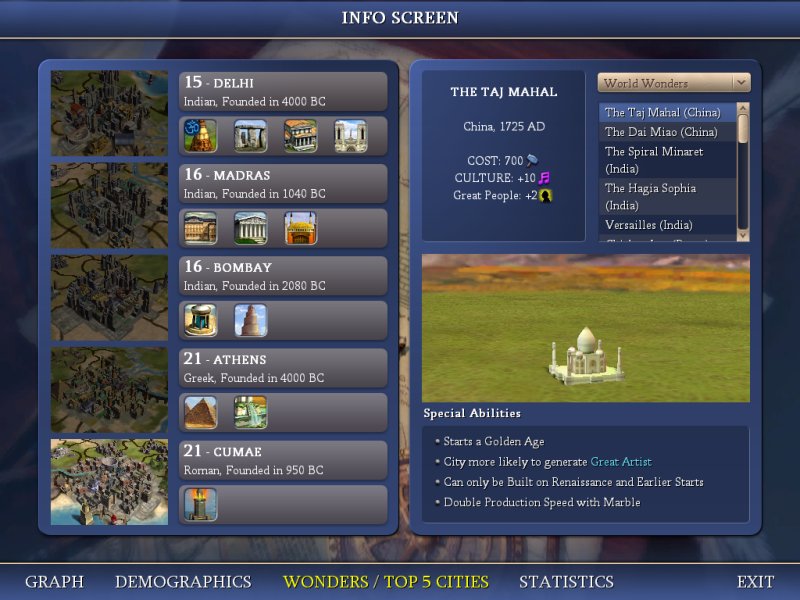Screen dimensions: 800x600
Task: Click the wonder list scrollbar down arrow
Action: click(x=742, y=234)
